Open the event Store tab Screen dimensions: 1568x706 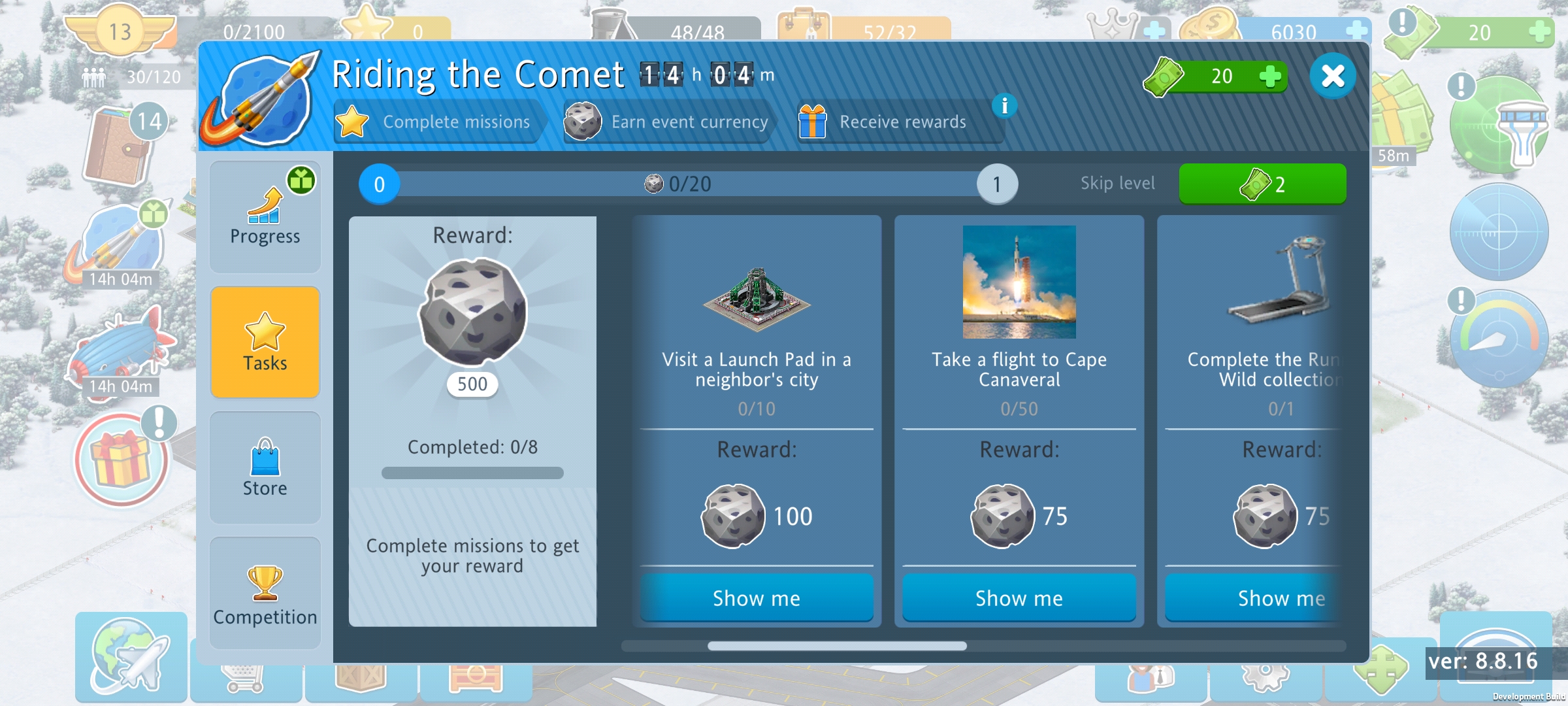pos(265,467)
